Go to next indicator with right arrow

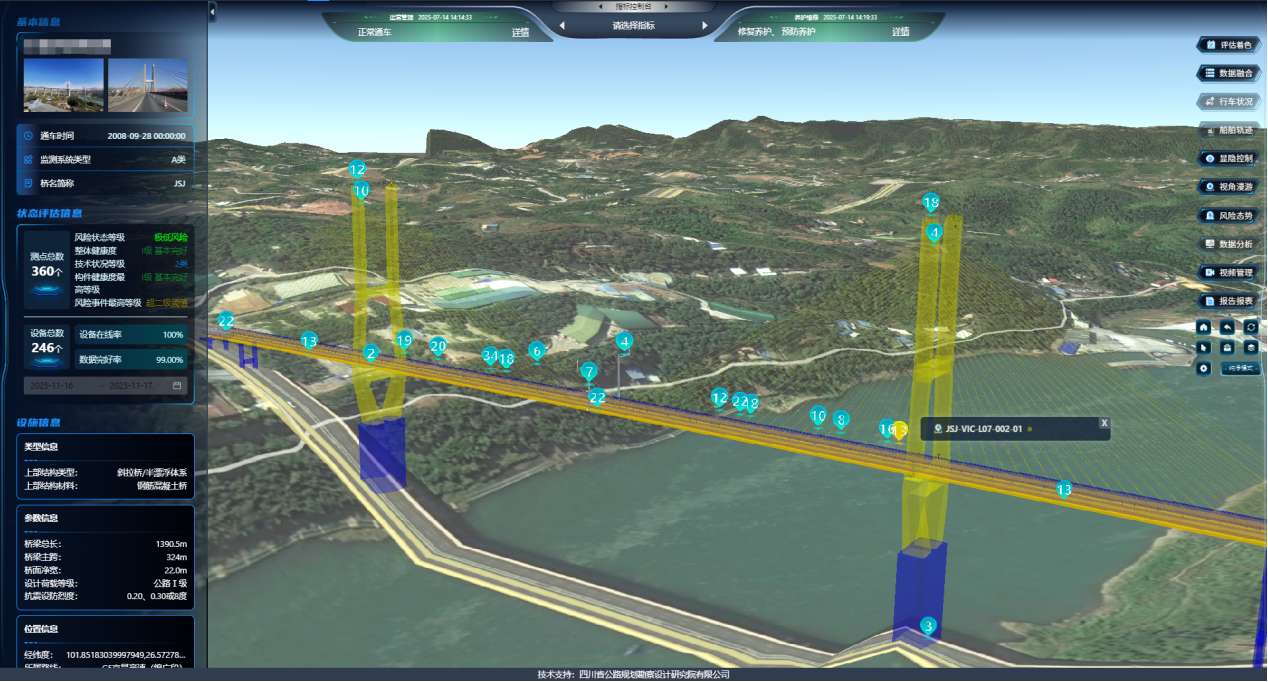705,26
